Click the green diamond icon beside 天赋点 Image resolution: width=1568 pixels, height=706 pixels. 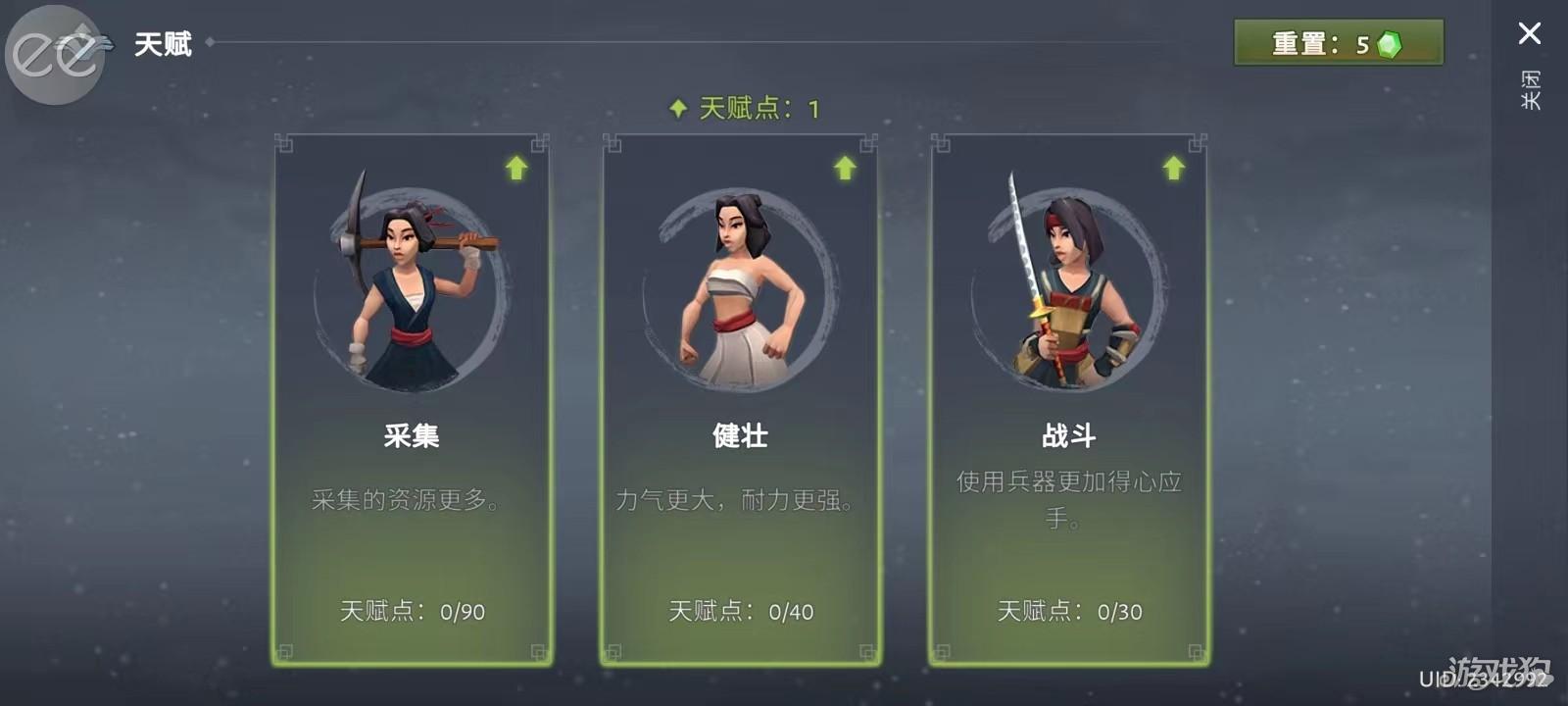[678, 108]
